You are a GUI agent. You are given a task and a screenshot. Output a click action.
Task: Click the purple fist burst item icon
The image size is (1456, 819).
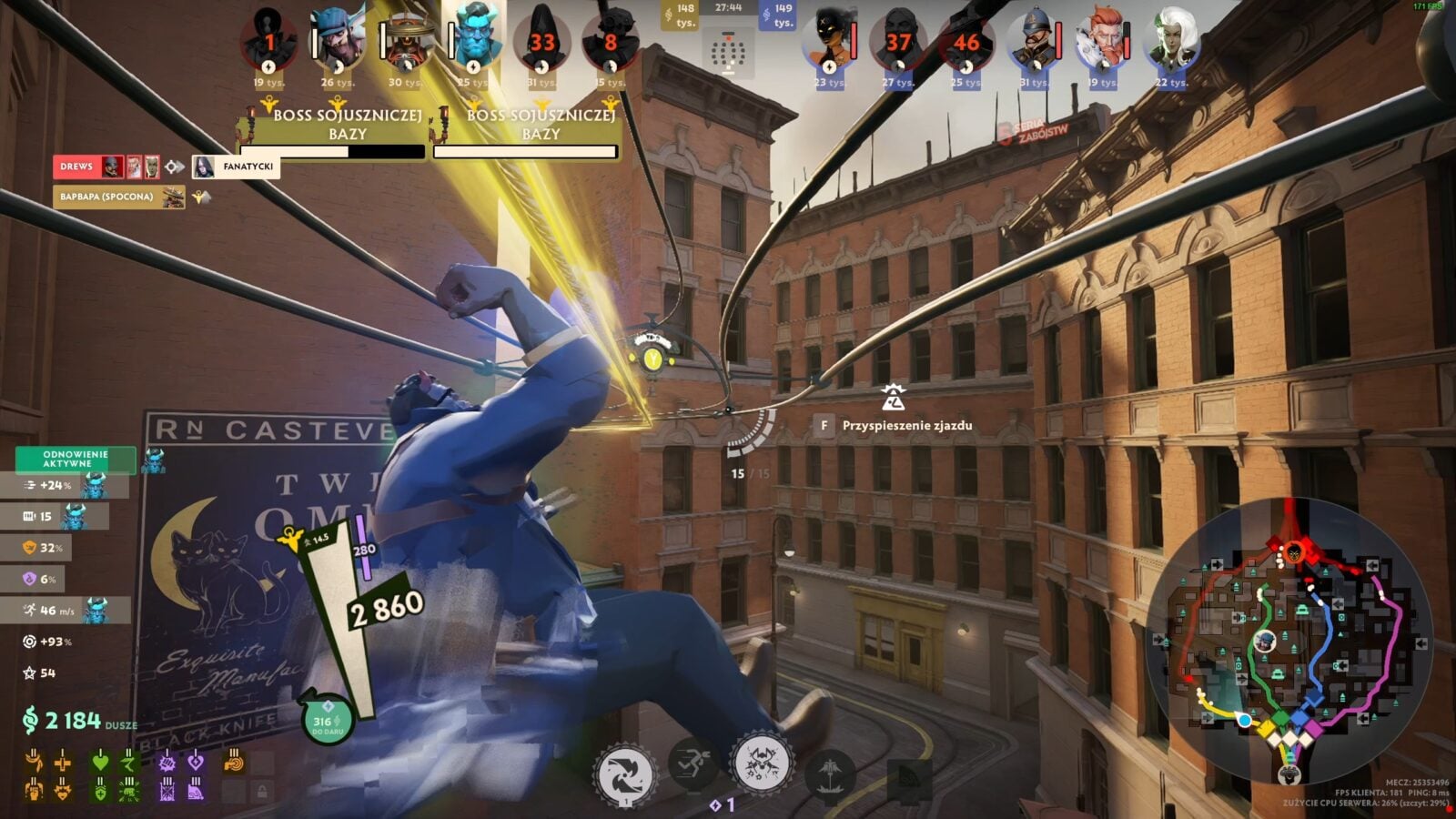point(167,763)
